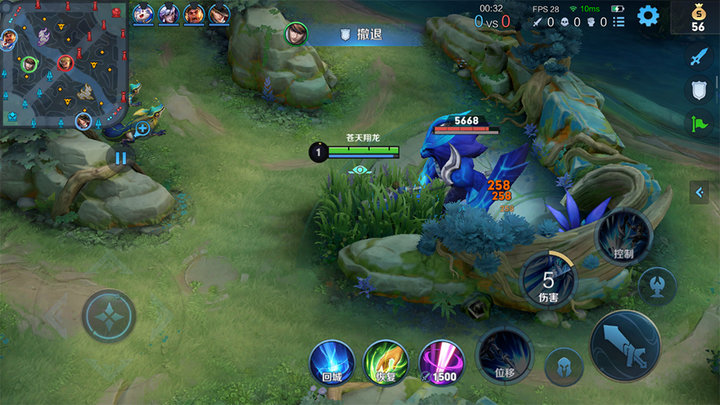Send the shield defend signal
This screenshot has height=405, width=720.
click(699, 90)
